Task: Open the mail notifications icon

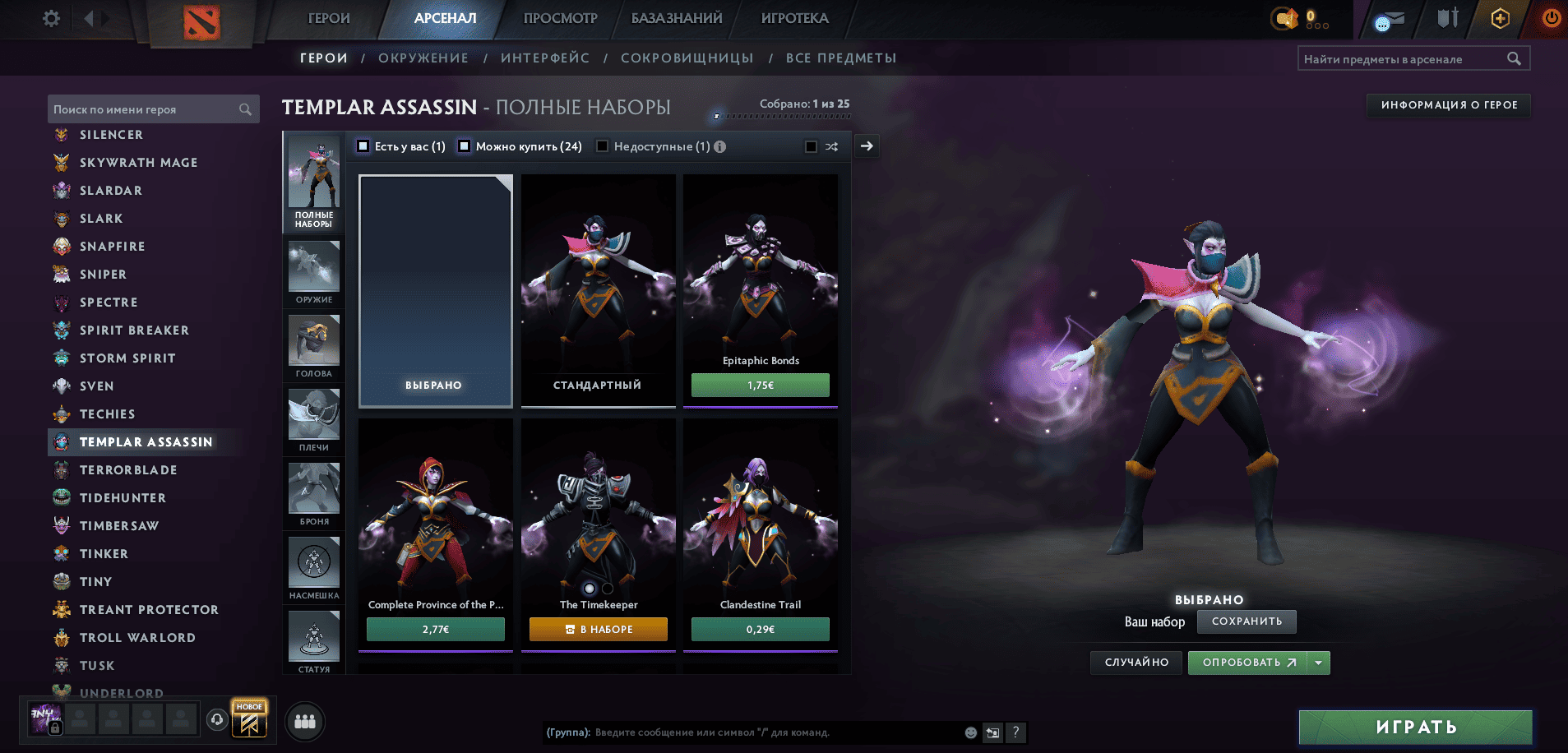Action: click(x=1390, y=18)
